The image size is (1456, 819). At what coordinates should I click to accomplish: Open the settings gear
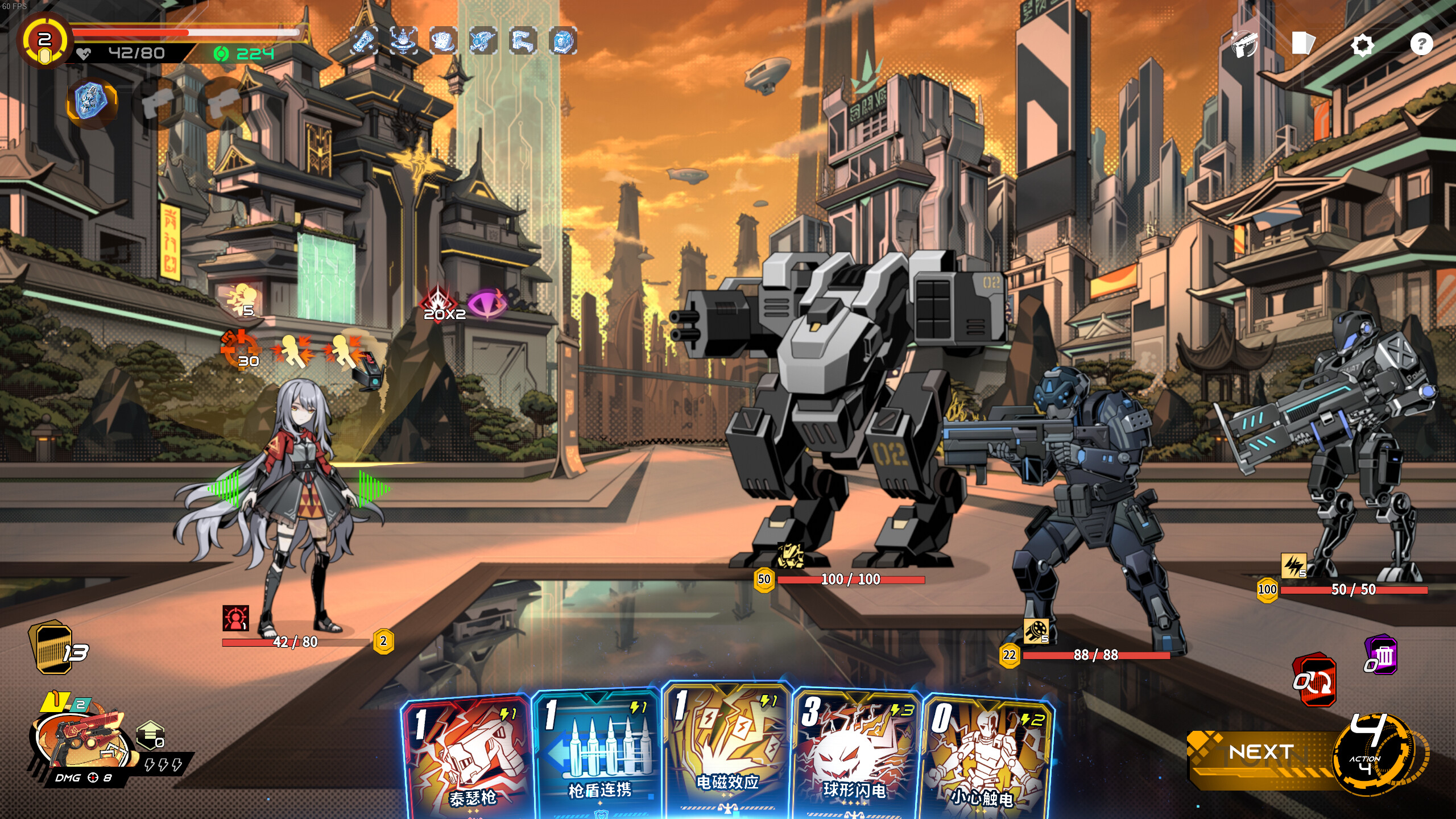[1362, 44]
